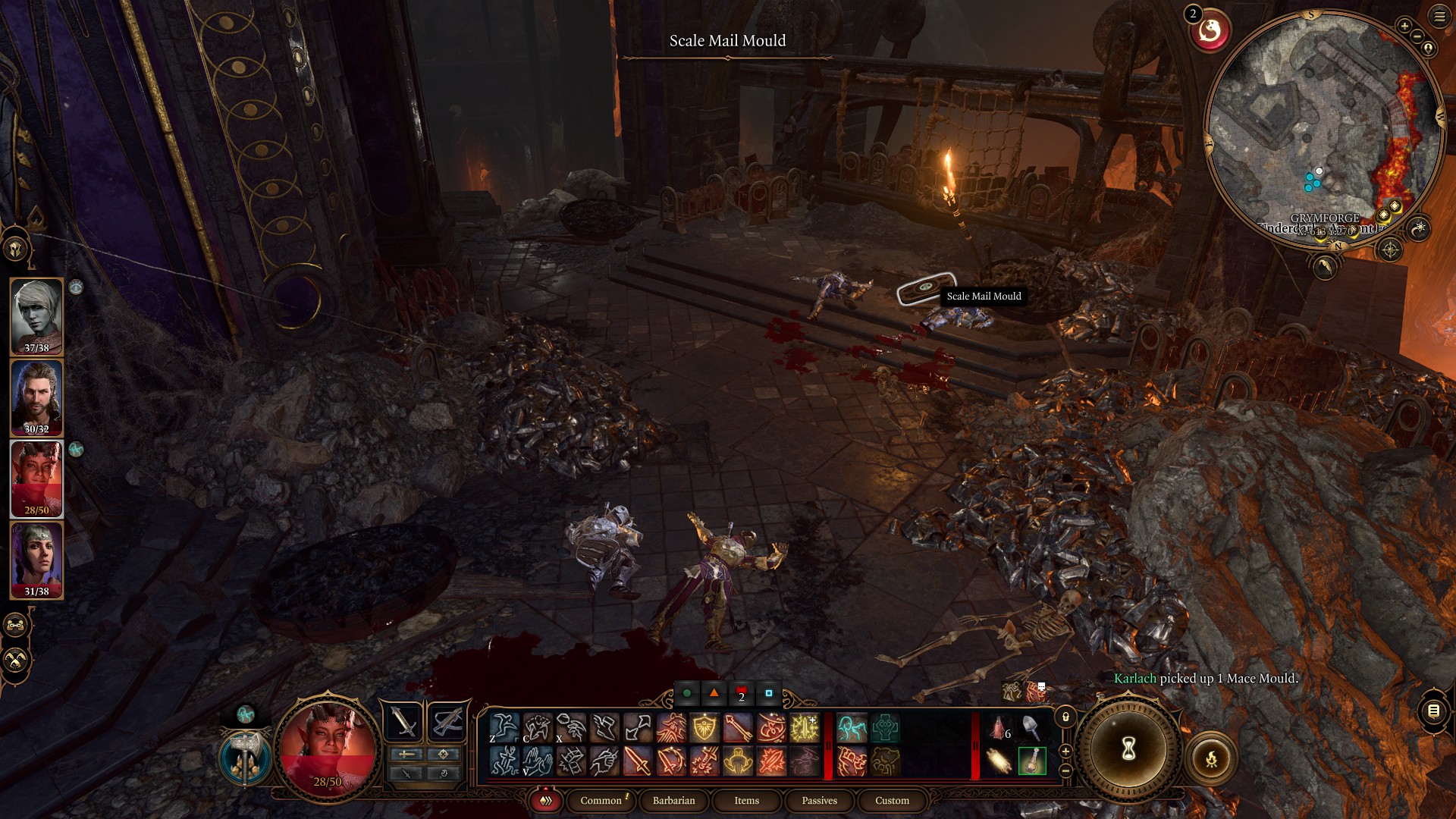
Task: Remove a hotbar row with the minus button
Action: (x=1064, y=770)
